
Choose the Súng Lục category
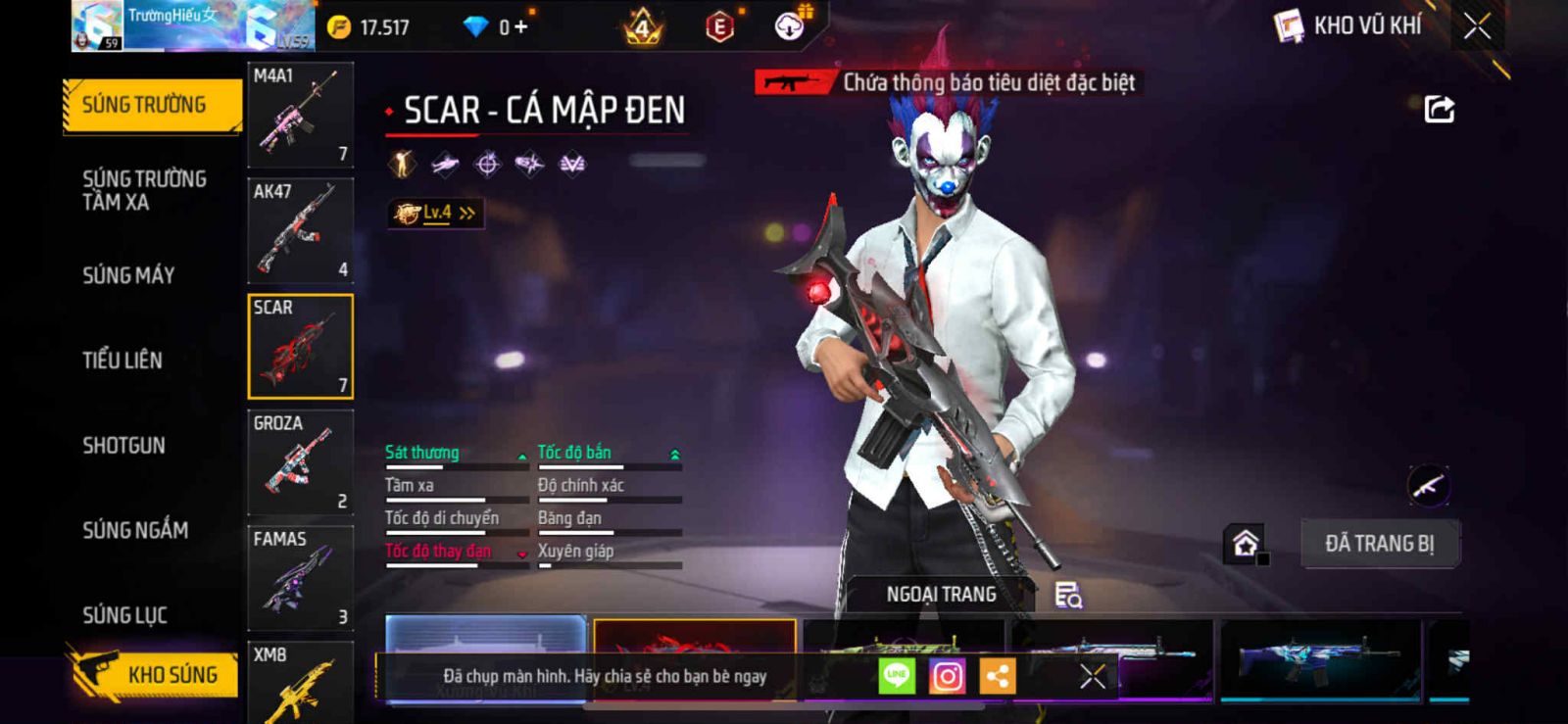click(125, 615)
